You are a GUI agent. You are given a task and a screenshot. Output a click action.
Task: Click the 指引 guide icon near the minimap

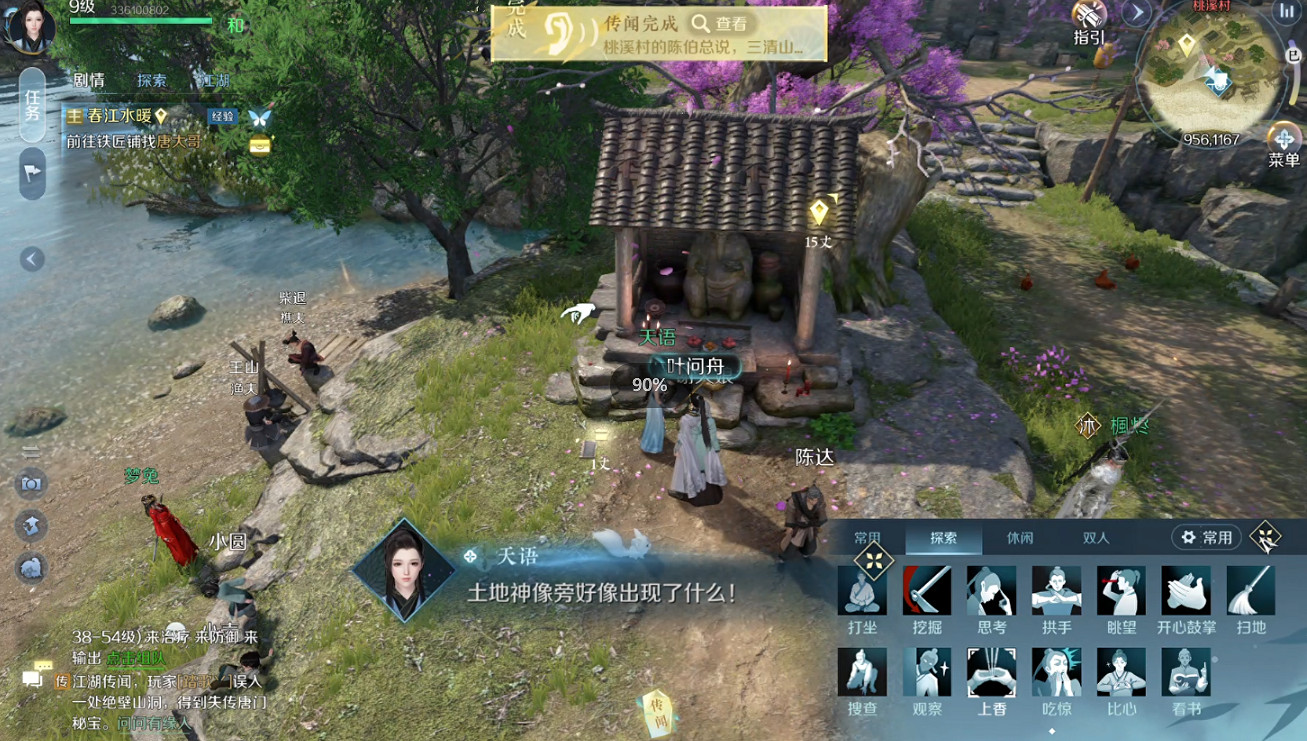pos(1087,15)
